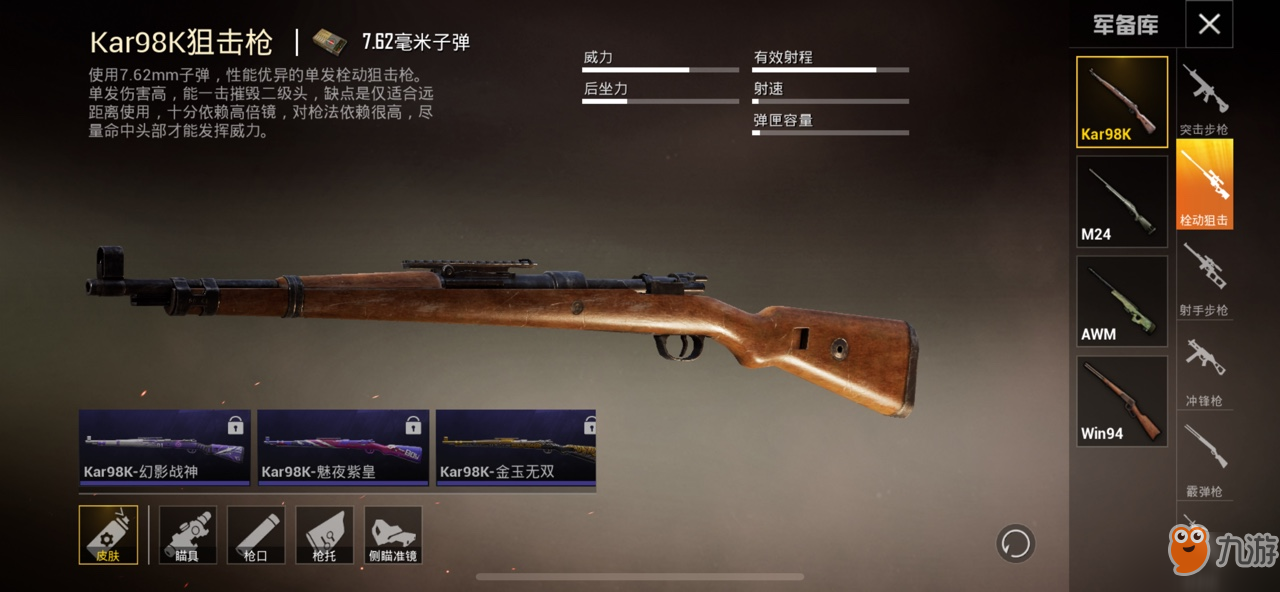Switch to the 冲锋枪 submachine gun category

tap(1204, 371)
